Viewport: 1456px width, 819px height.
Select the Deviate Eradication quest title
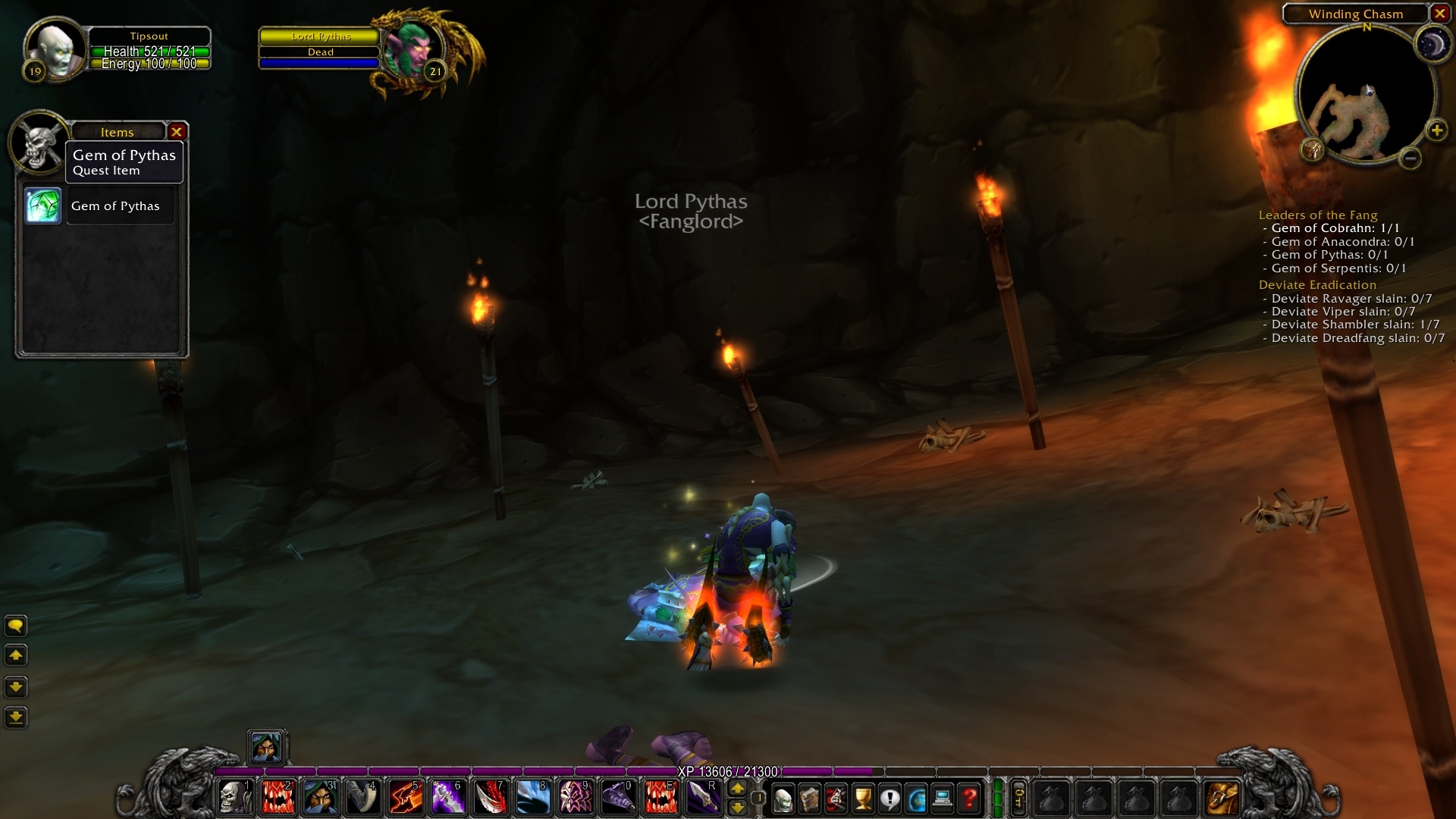tap(1316, 284)
